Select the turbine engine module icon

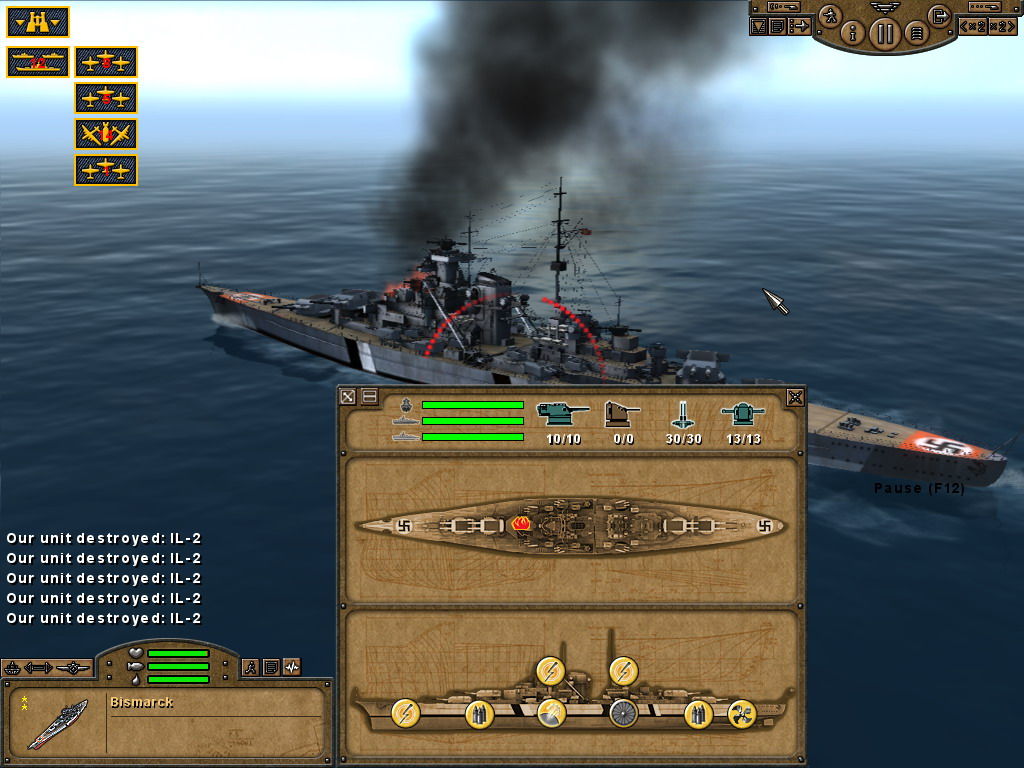pyautogui.click(x=623, y=713)
